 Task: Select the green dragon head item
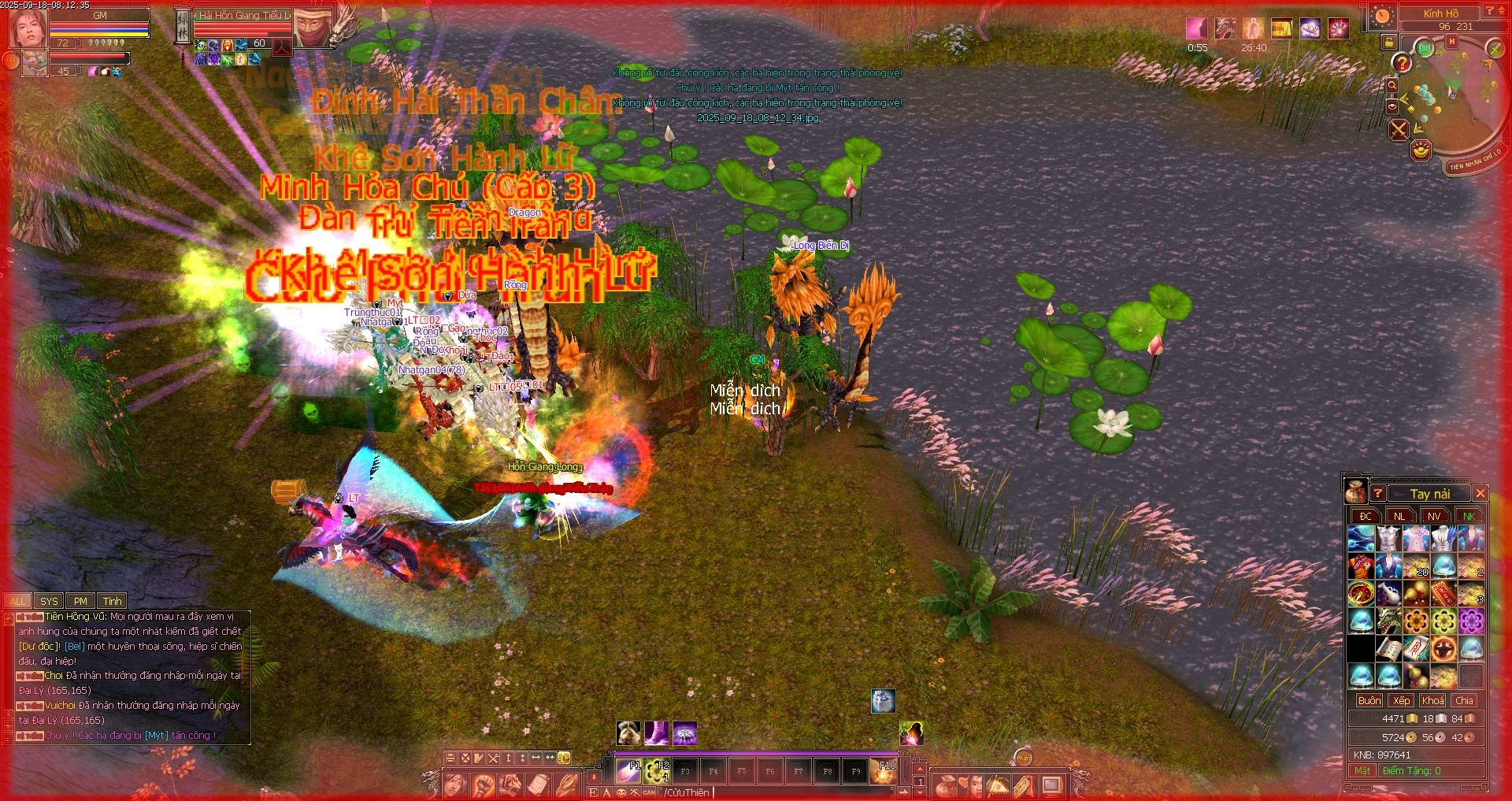pos(1388,621)
